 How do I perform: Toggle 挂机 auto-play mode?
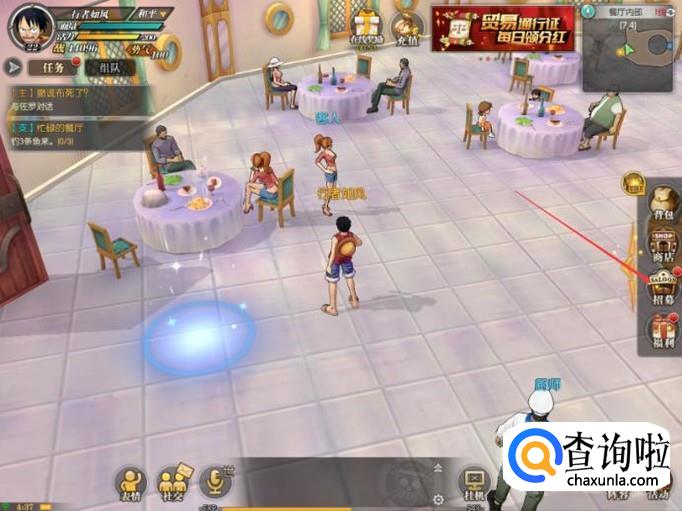click(472, 482)
